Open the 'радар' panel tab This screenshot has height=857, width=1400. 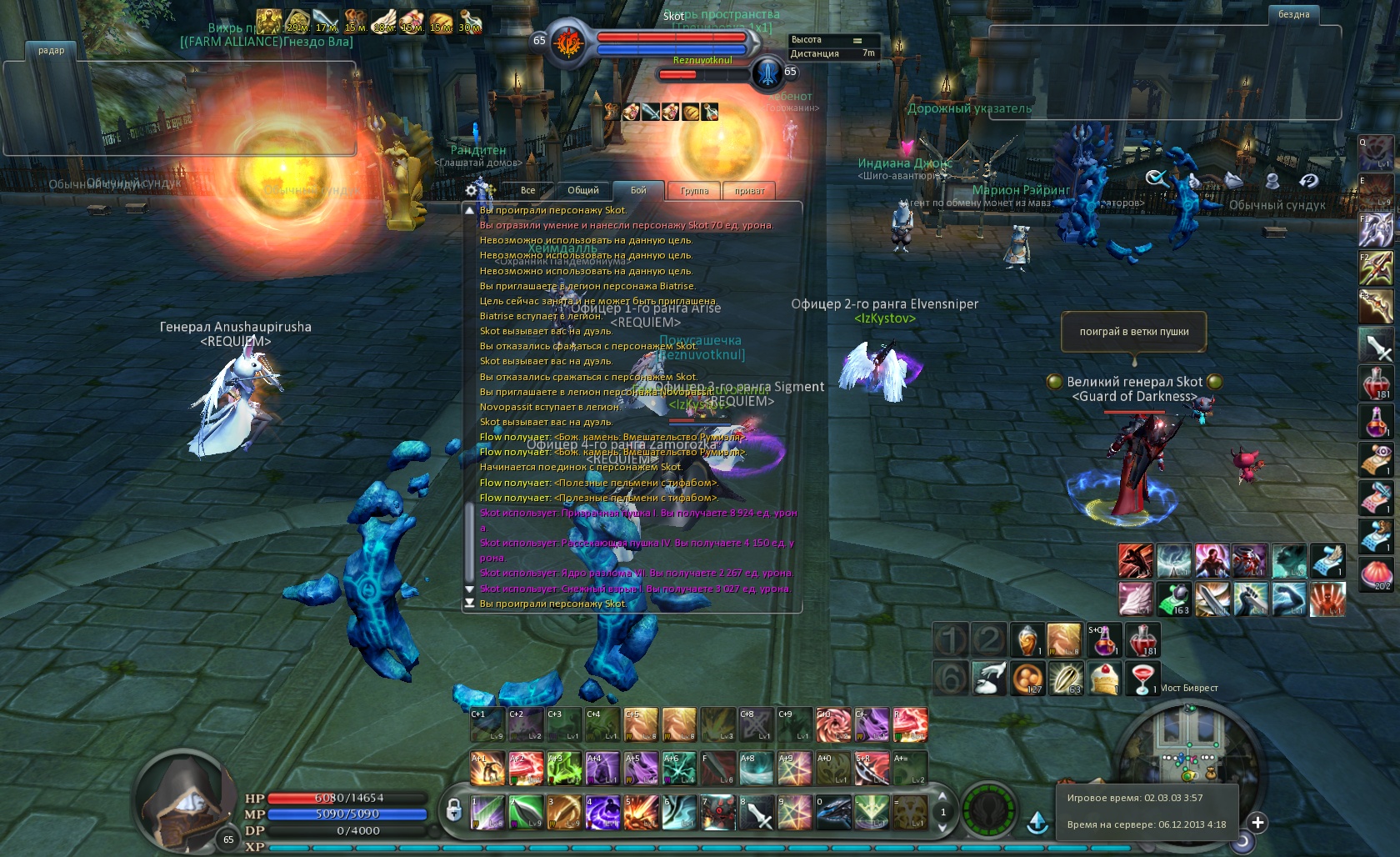[x=51, y=51]
